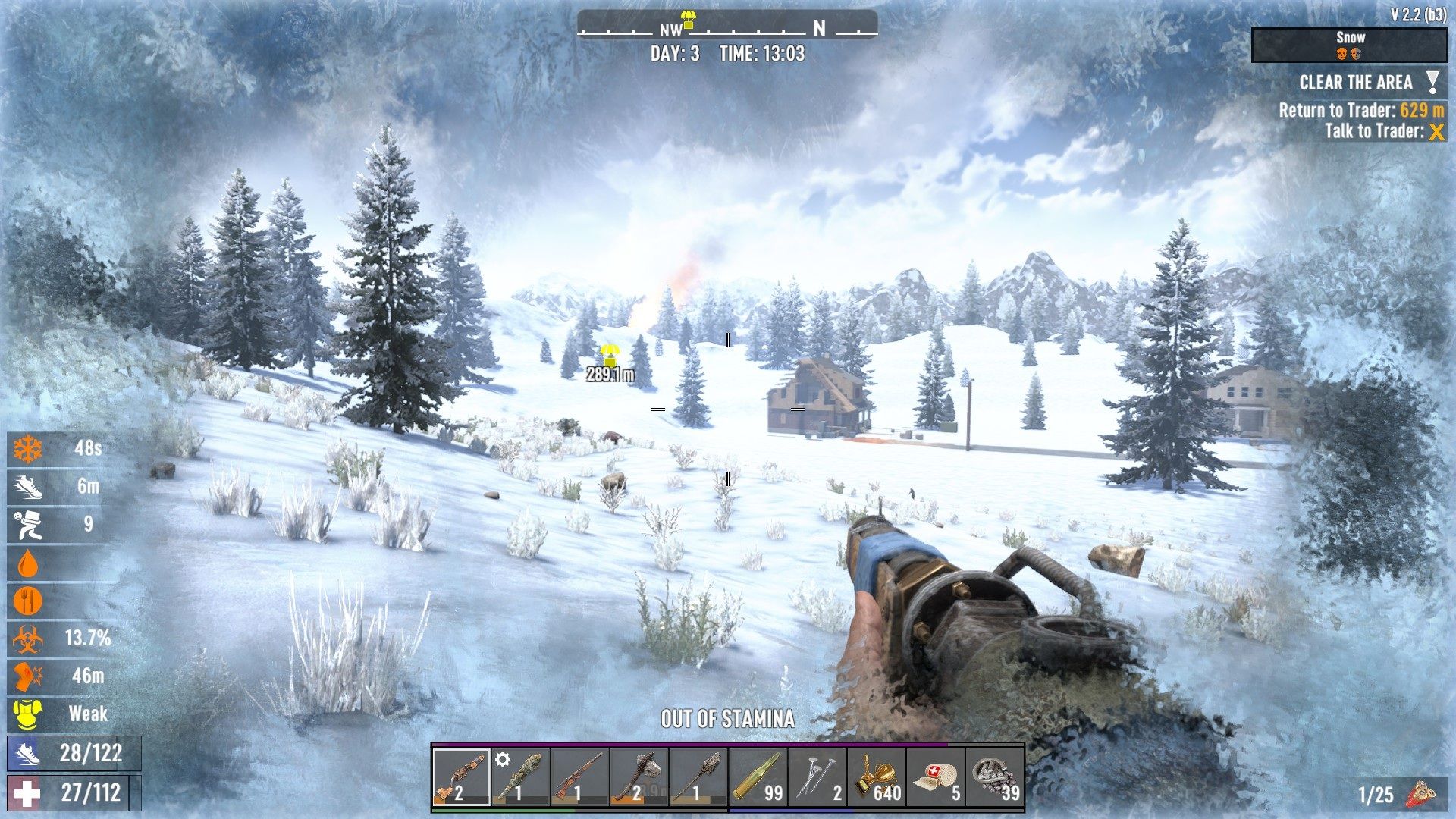Show the injured knee debuff icon

28,676
